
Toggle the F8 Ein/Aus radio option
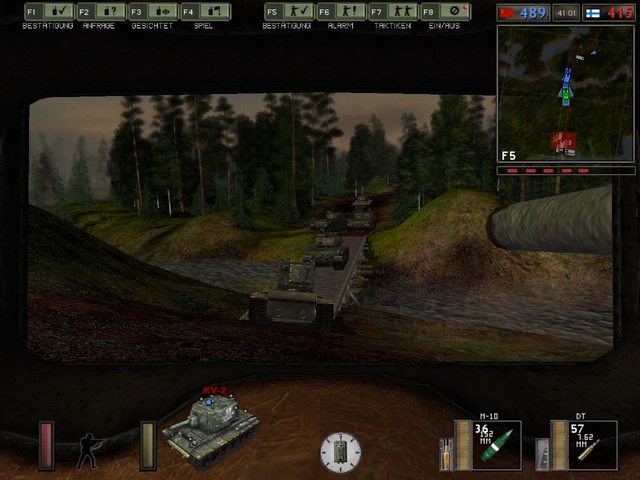pos(444,12)
